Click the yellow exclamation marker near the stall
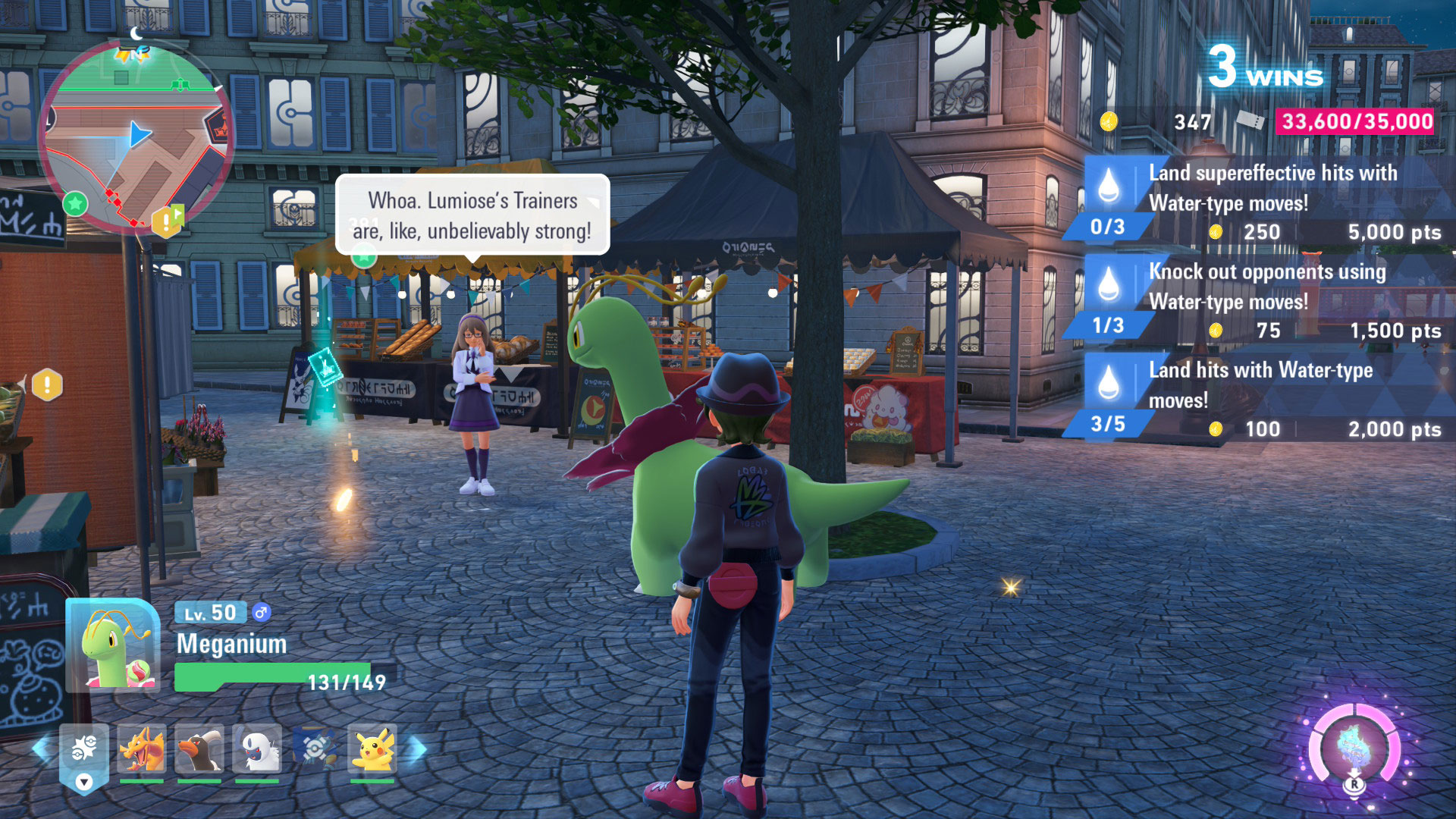Screen dimensions: 1456x819 tap(47, 384)
